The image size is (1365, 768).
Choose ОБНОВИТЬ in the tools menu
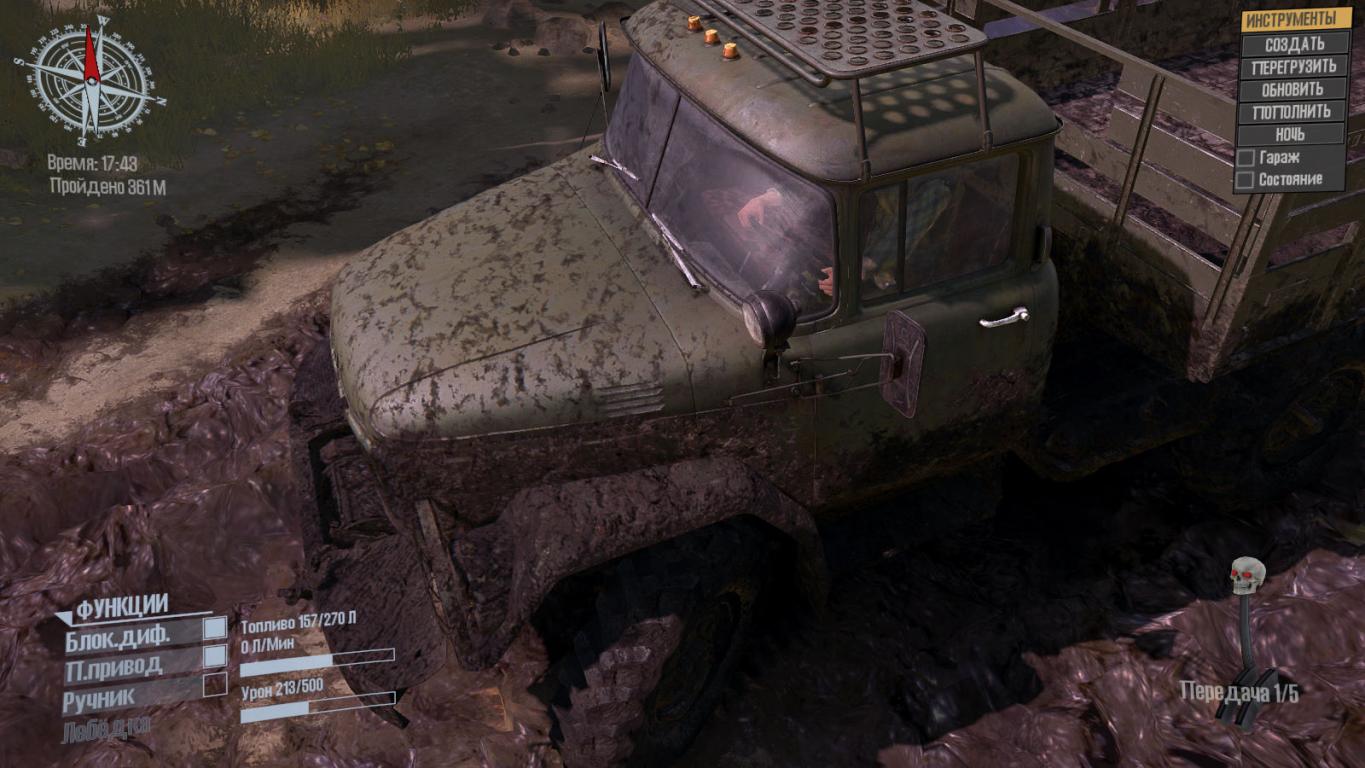pyautogui.click(x=1294, y=89)
